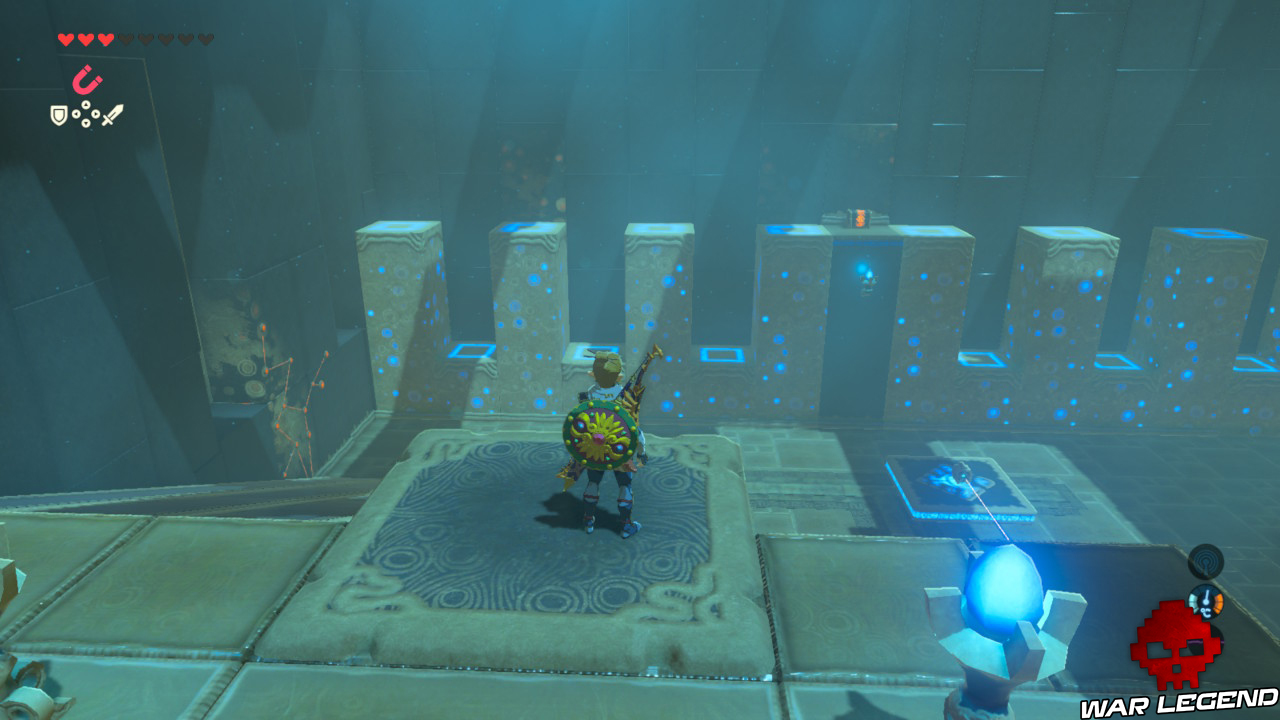Click the down arrow of the d-pad indicator
1280x720 pixels.
(x=85, y=123)
